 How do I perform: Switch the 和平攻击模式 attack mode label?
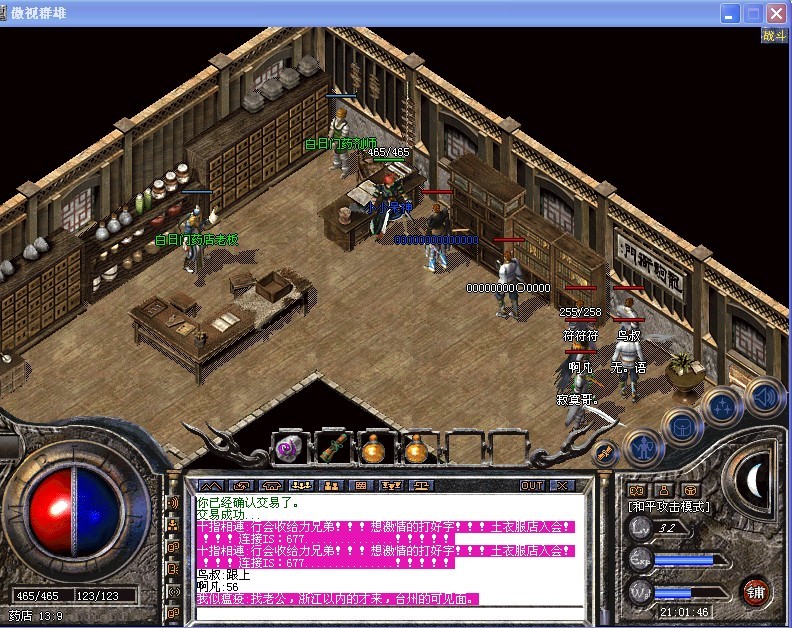click(x=668, y=507)
